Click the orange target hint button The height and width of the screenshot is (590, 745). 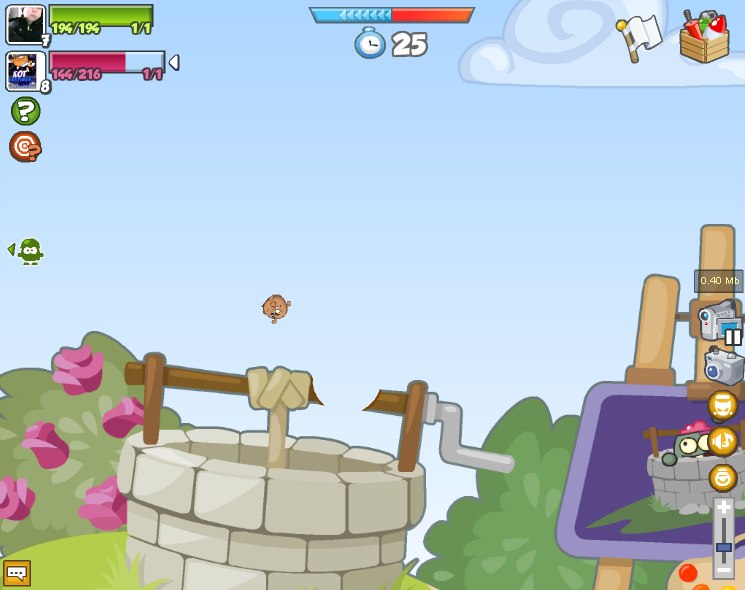click(25, 147)
